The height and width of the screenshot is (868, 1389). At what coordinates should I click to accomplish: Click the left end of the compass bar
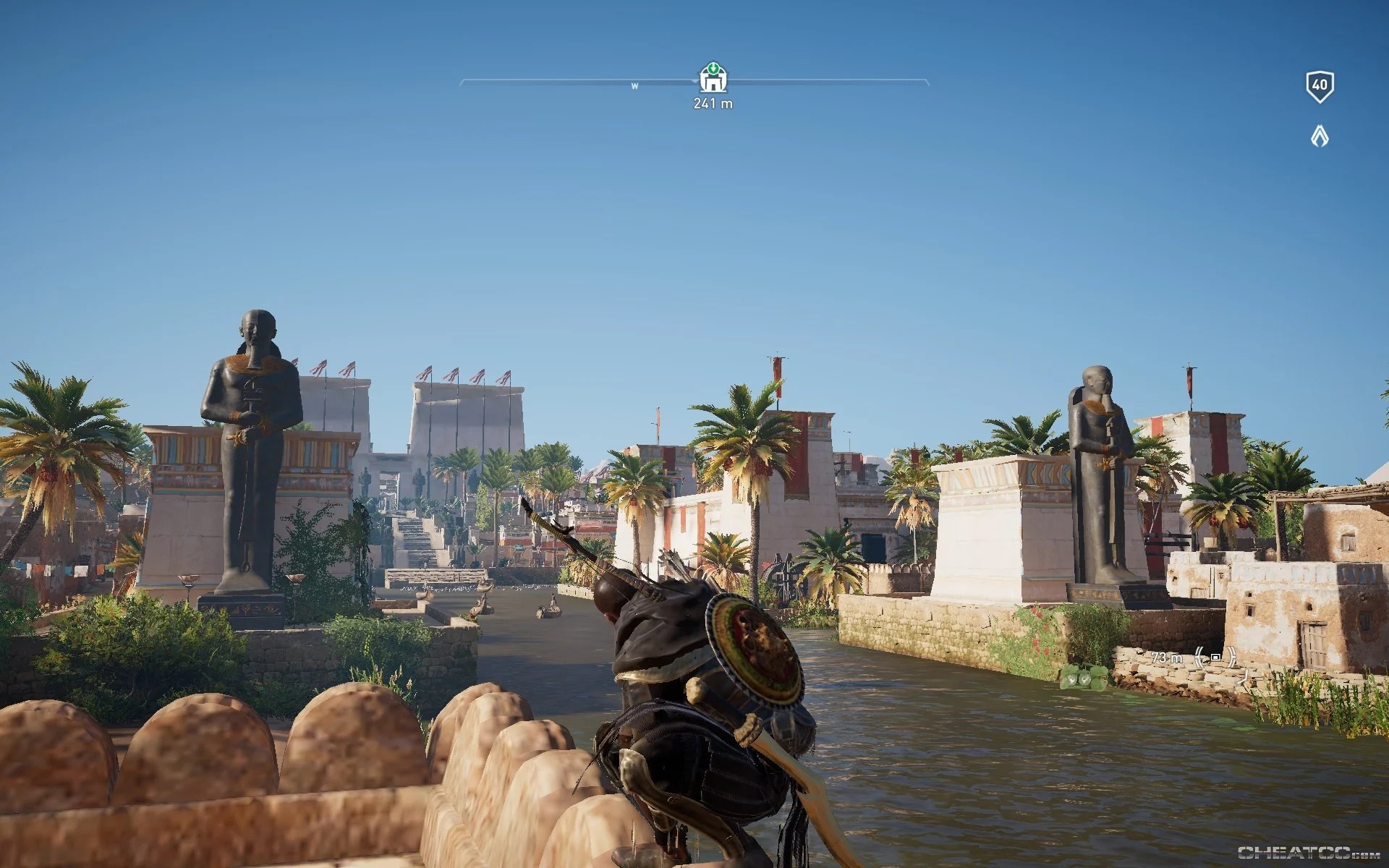click(x=463, y=82)
